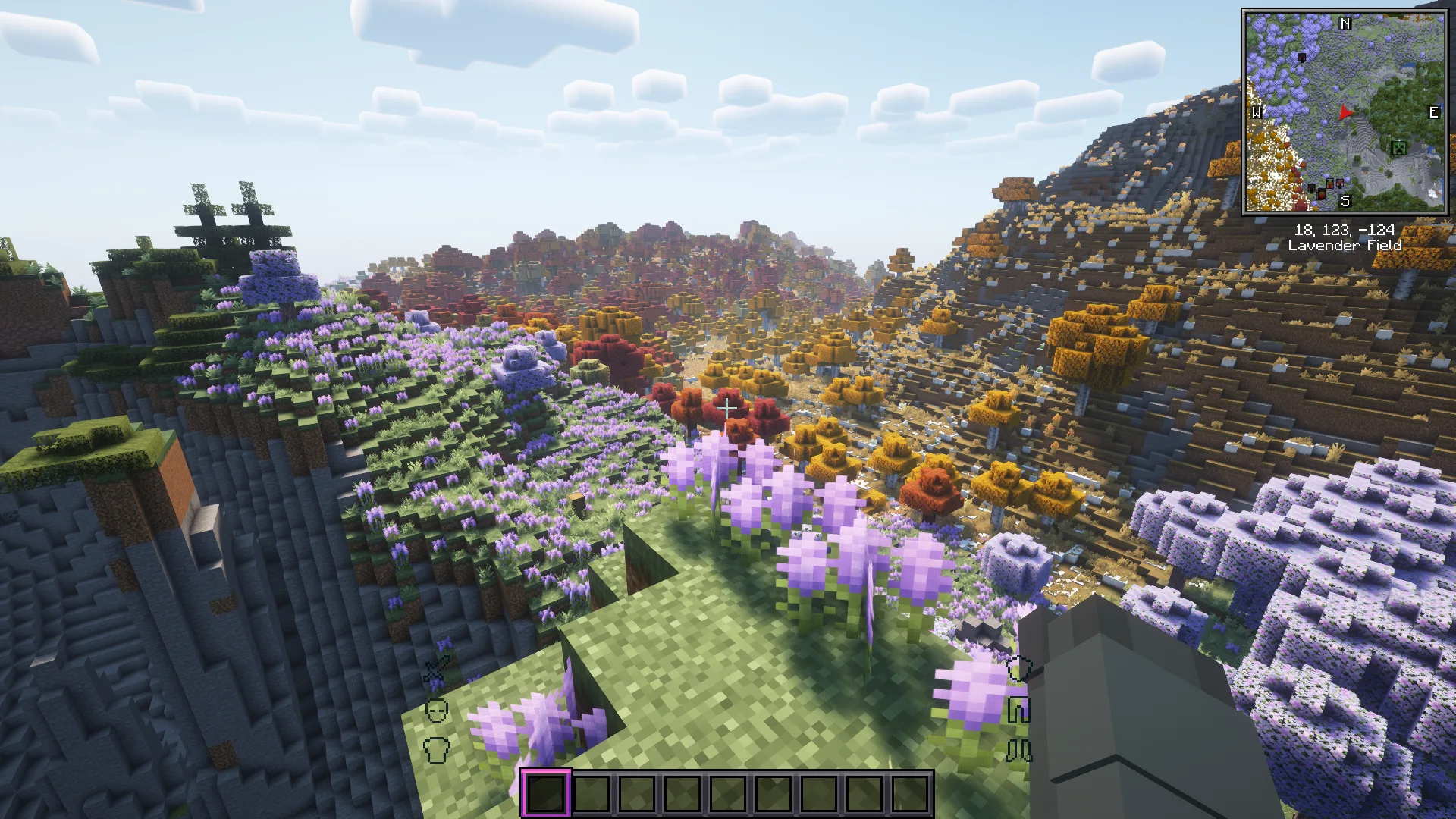The width and height of the screenshot is (1456, 819).
Task: Select the empty boots slot outline
Action: pyautogui.click(x=1018, y=751)
